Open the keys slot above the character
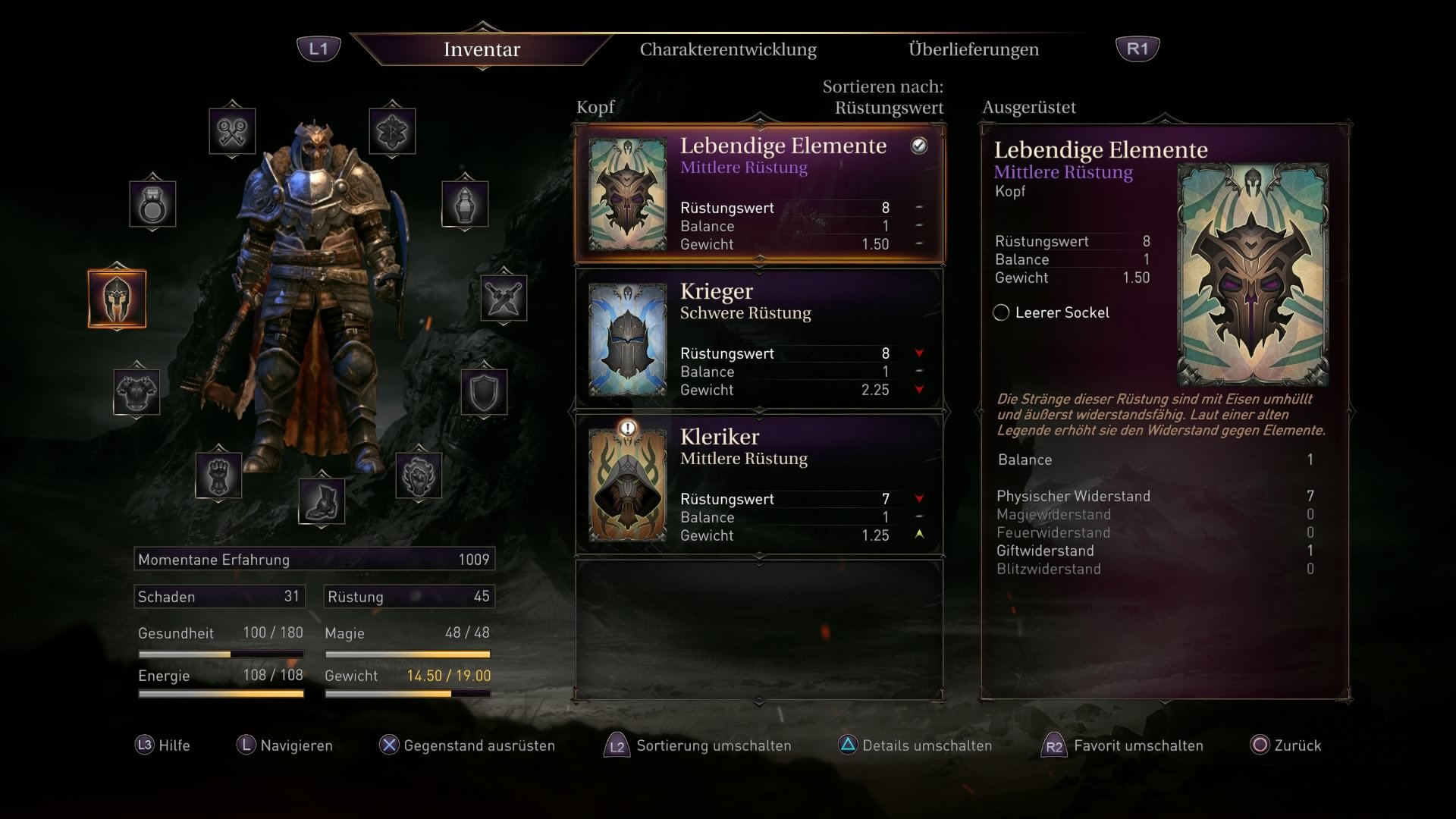The width and height of the screenshot is (1456, 819). point(232,130)
